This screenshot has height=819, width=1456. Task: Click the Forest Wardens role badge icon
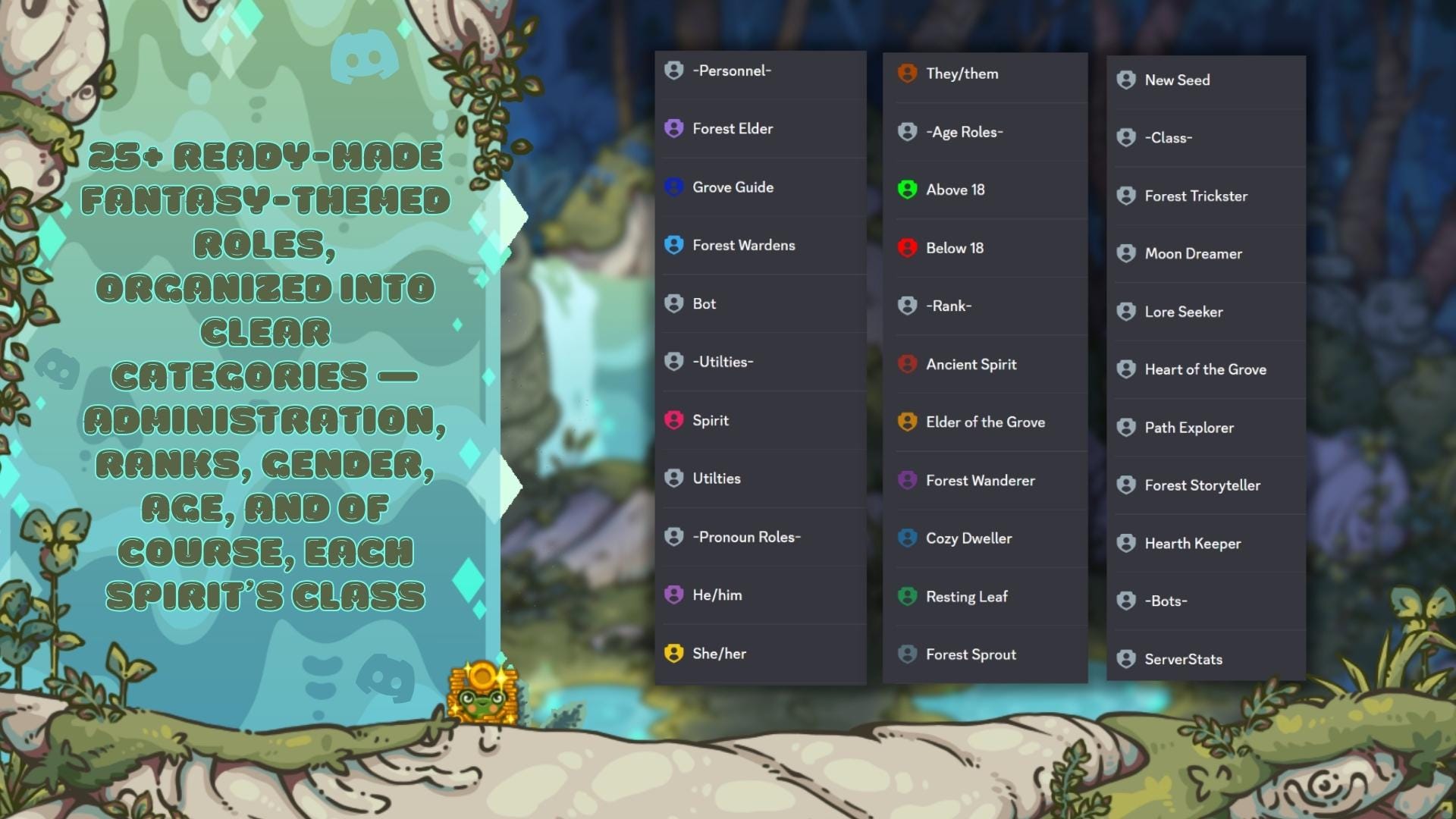[673, 245]
